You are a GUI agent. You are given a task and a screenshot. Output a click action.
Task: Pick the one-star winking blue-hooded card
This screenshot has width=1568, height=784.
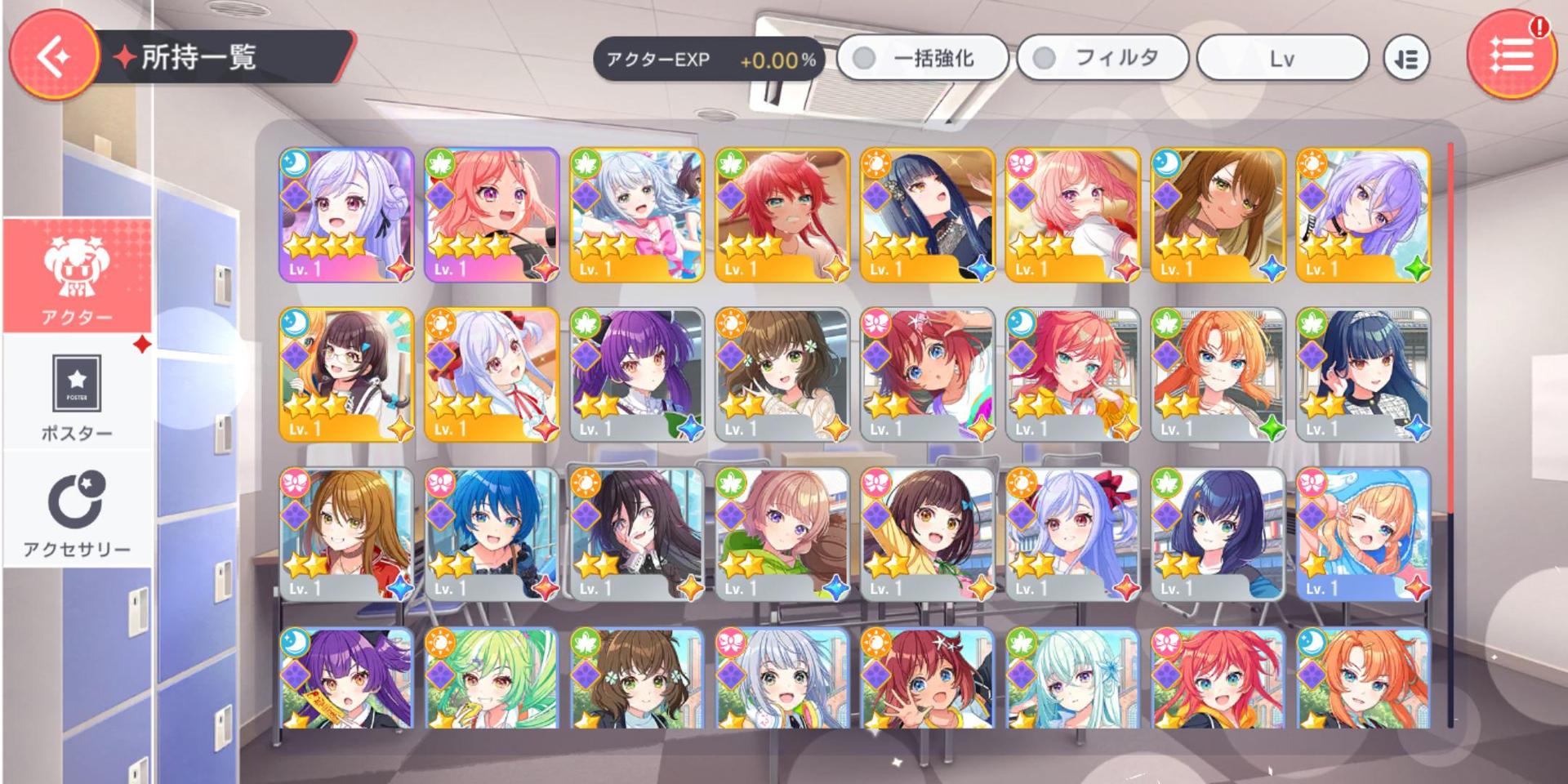click(1363, 535)
